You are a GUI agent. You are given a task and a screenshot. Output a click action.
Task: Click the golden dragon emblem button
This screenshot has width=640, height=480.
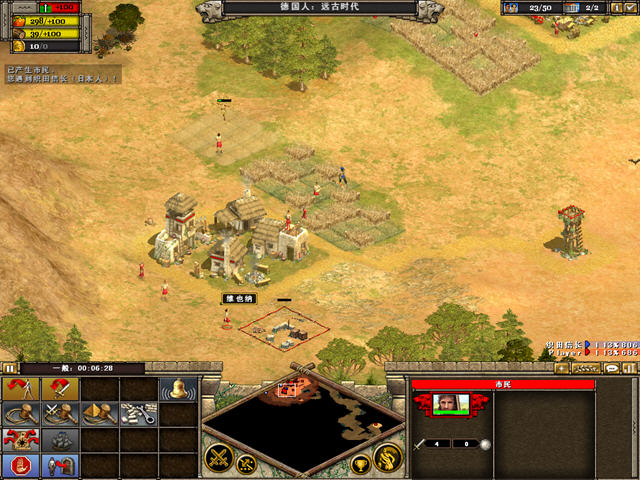(x=388, y=458)
